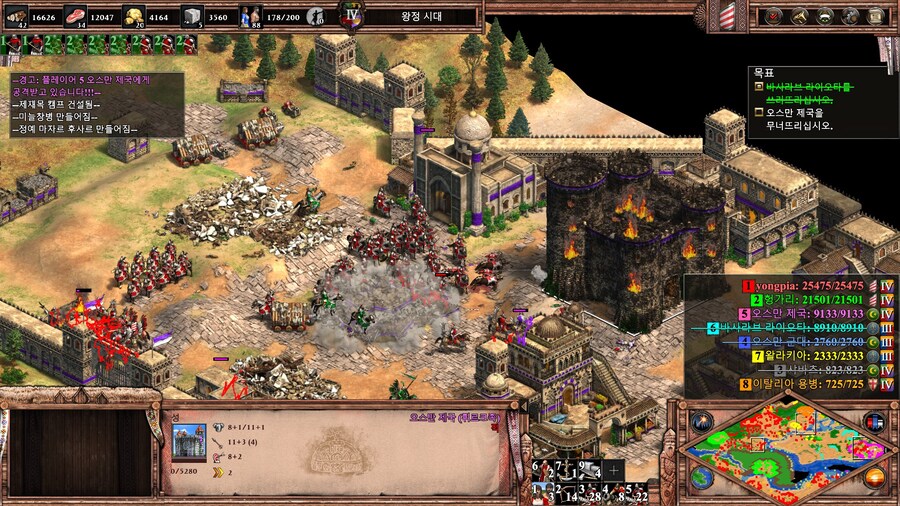Add a new control group with plus
Viewport: 900px width, 506px height.
pos(613,469)
